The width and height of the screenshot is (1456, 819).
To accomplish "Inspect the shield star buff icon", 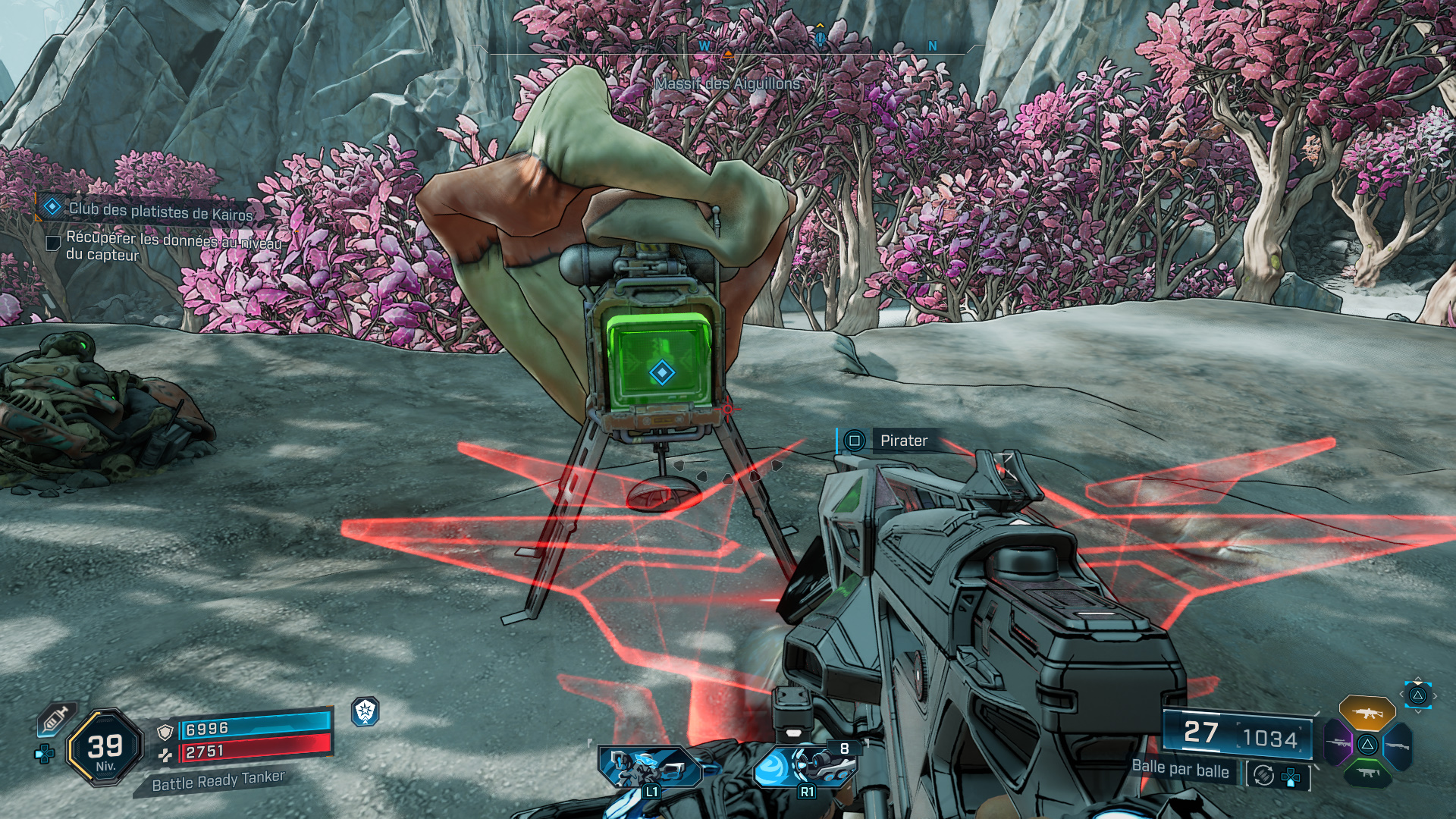I will (366, 711).
